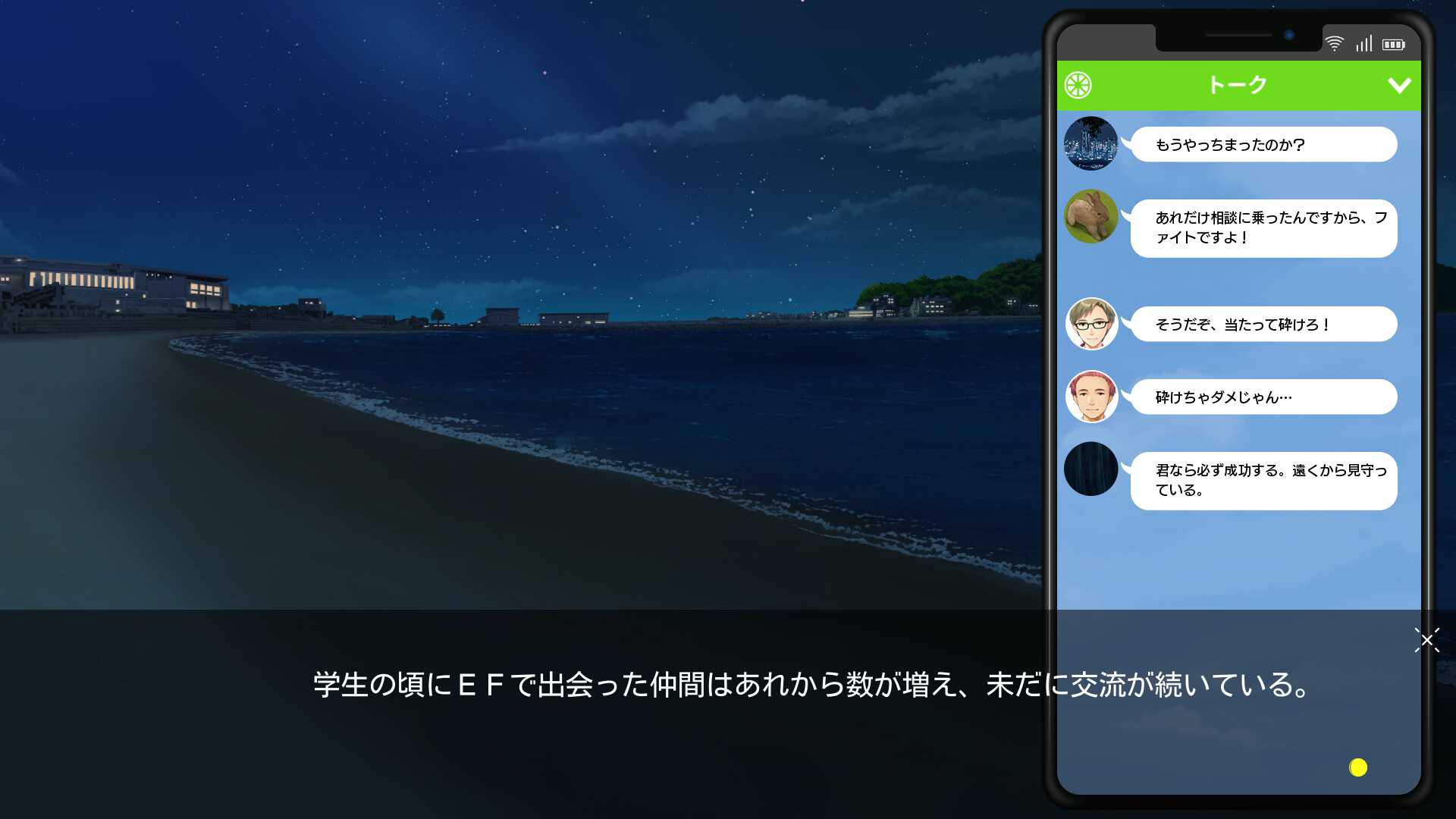The width and height of the screenshot is (1456, 819).
Task: Tap the 君なら必ず成功する message
Action: coord(1263,480)
